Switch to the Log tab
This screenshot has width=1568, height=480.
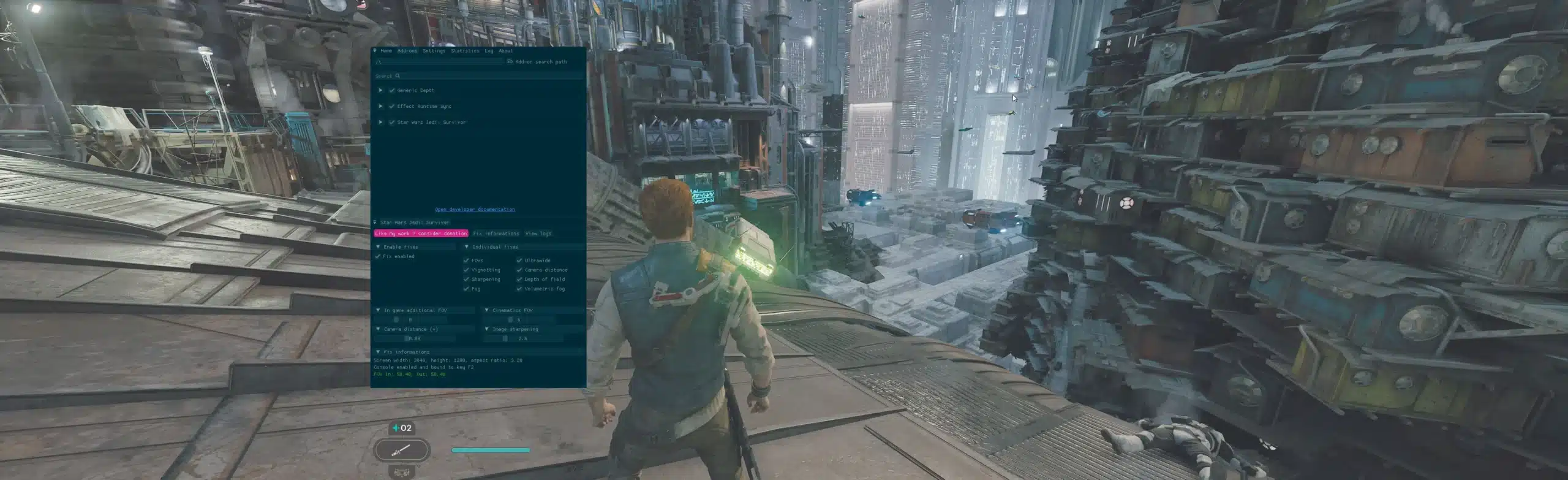(x=489, y=51)
